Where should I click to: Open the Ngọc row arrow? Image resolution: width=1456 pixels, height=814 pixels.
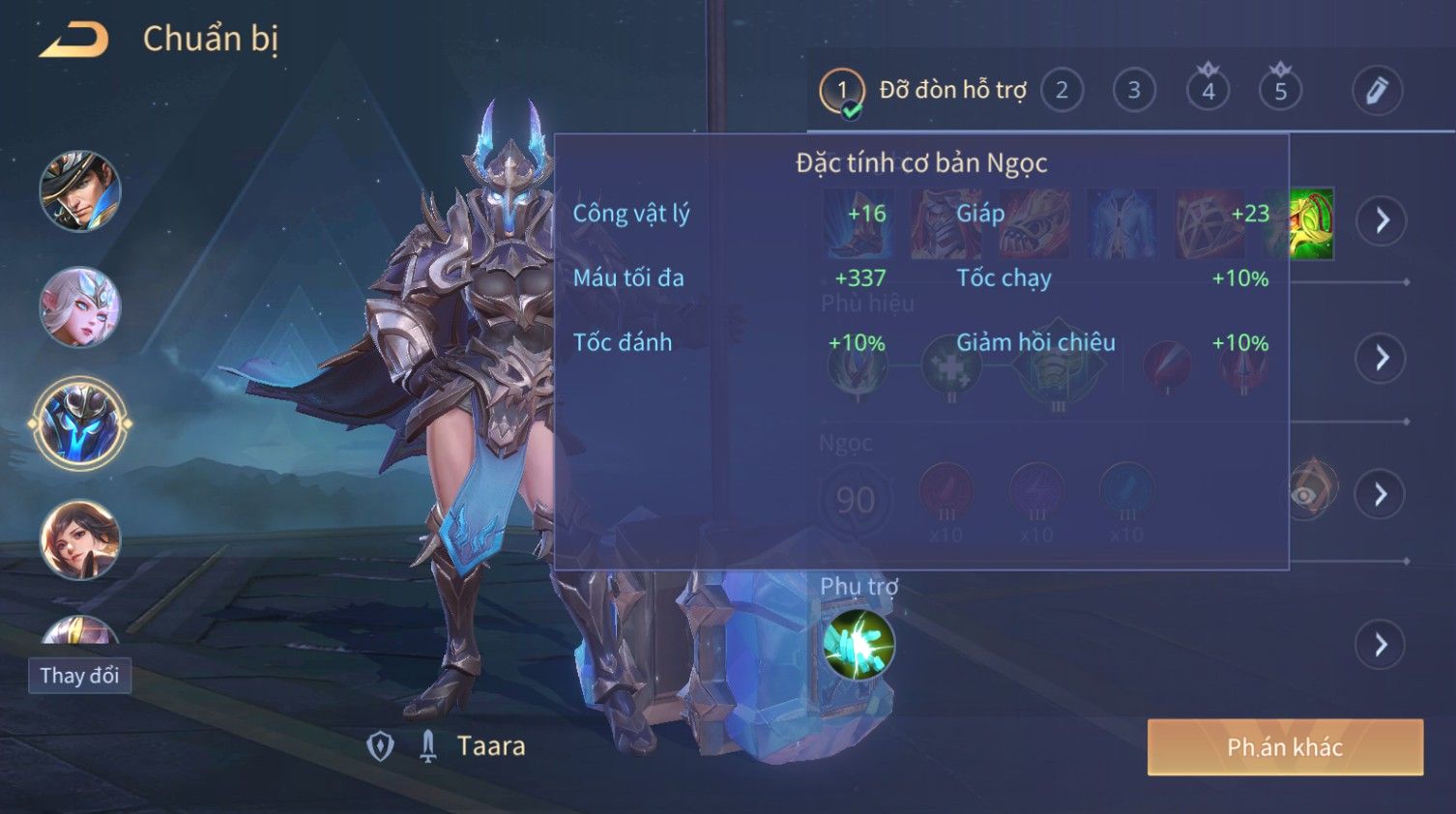[1382, 495]
